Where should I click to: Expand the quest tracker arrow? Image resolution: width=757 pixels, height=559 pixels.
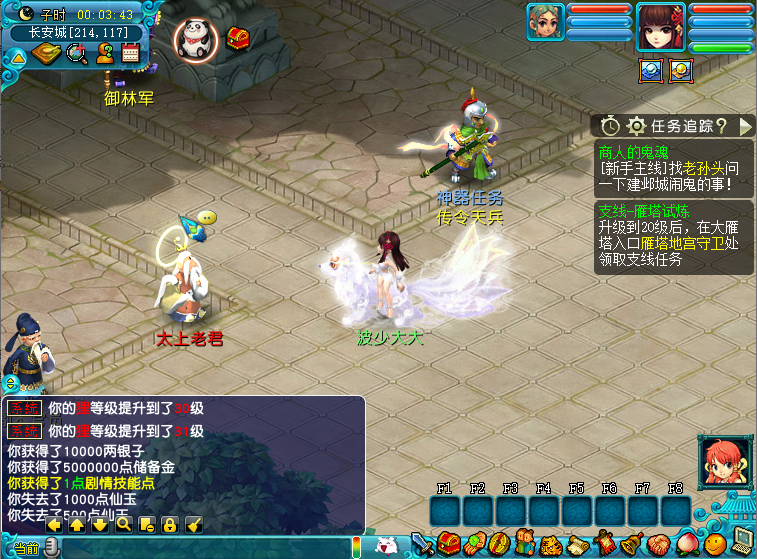click(746, 126)
